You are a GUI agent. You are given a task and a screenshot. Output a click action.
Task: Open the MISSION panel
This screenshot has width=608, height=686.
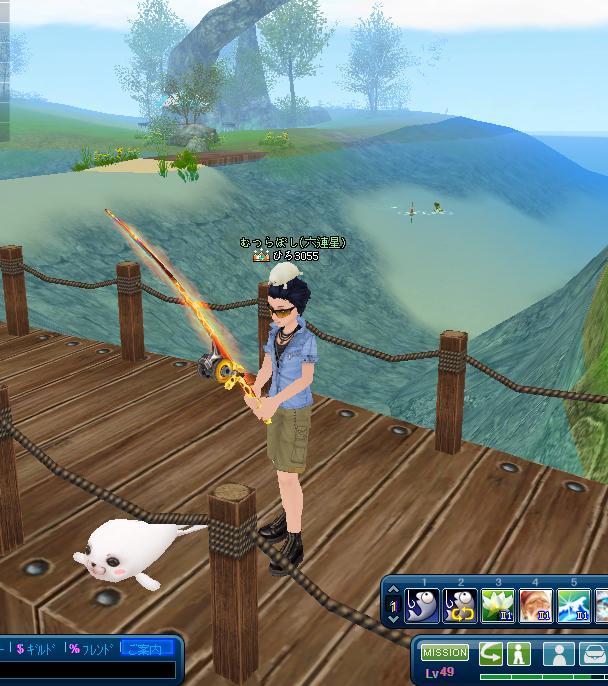click(444, 652)
